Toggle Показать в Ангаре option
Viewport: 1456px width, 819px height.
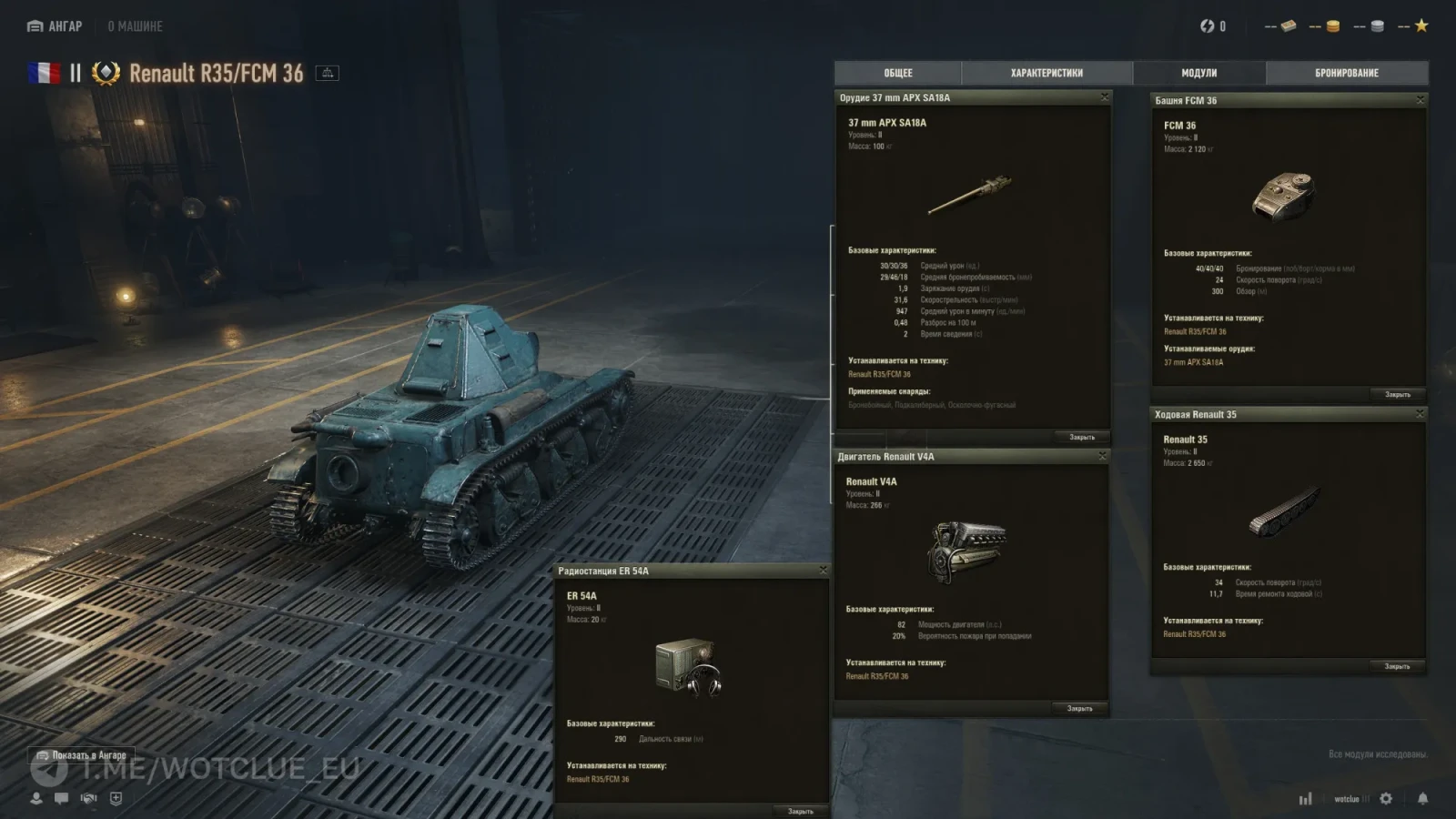pyautogui.click(x=81, y=755)
